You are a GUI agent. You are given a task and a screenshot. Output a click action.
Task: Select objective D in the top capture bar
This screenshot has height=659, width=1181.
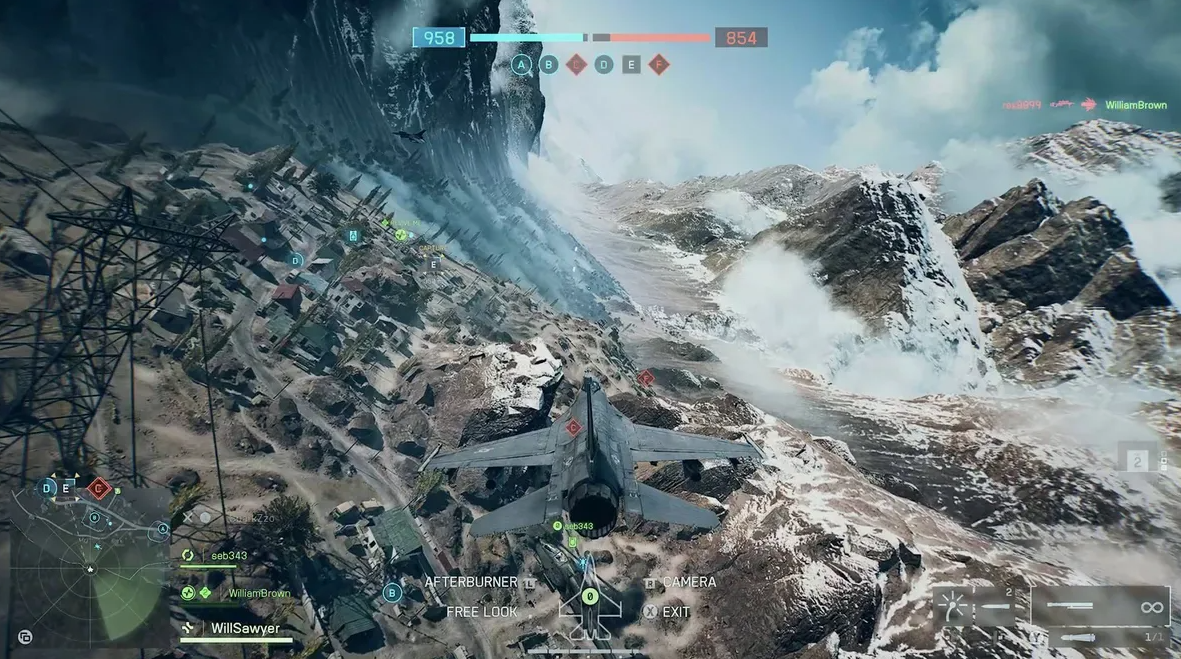tap(604, 65)
